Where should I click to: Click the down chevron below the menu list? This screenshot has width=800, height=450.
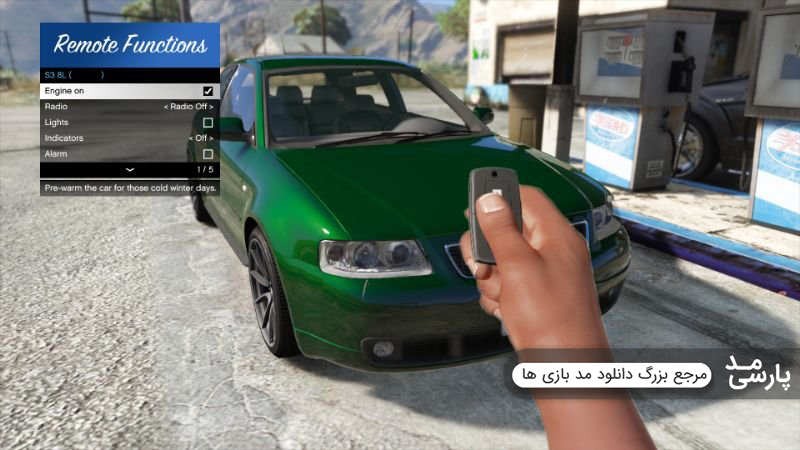[129, 171]
